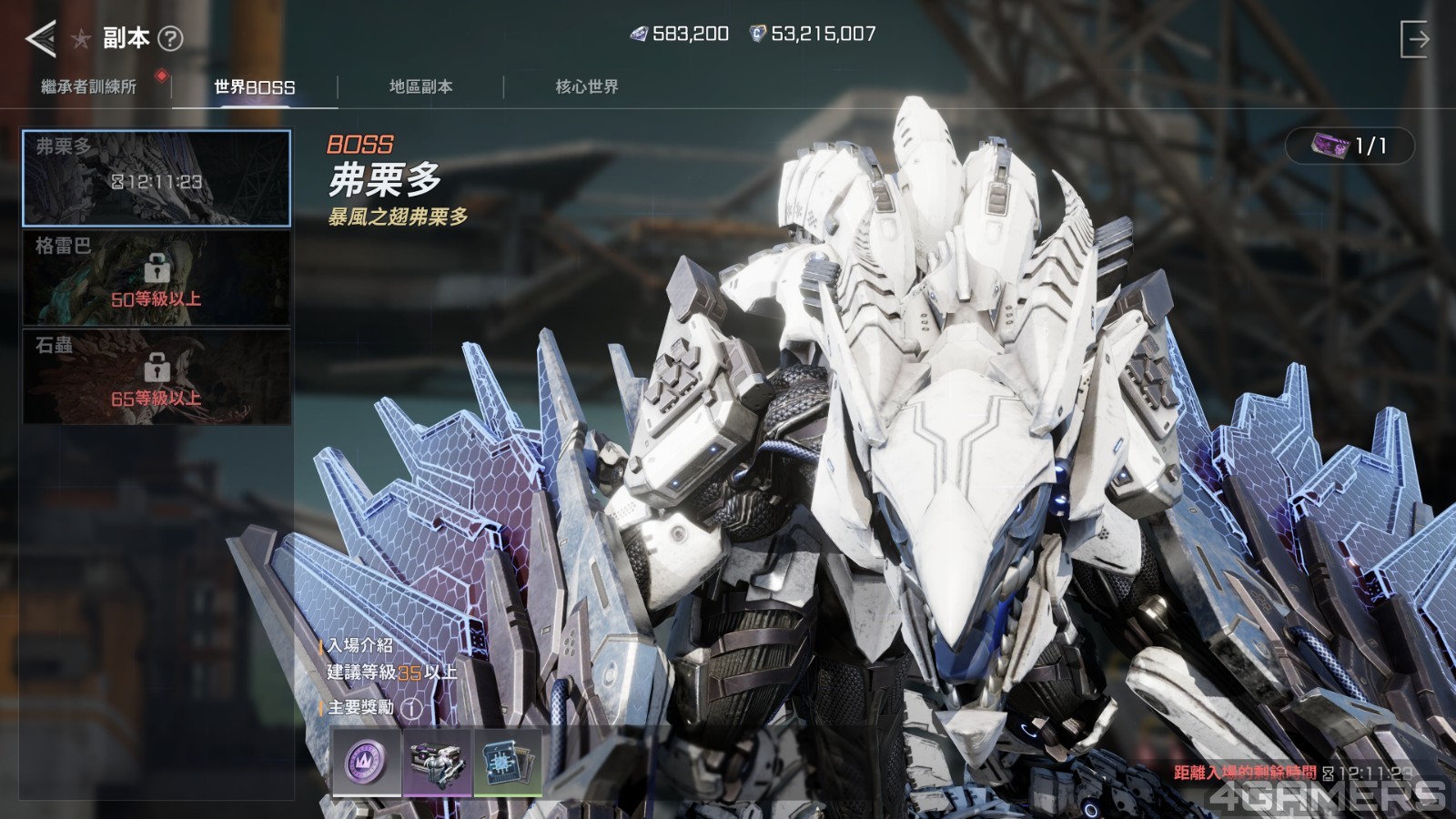The width and height of the screenshot is (1456, 819).
Task: Switch to the 繼承者訓練所 tab
Action: 88,86
